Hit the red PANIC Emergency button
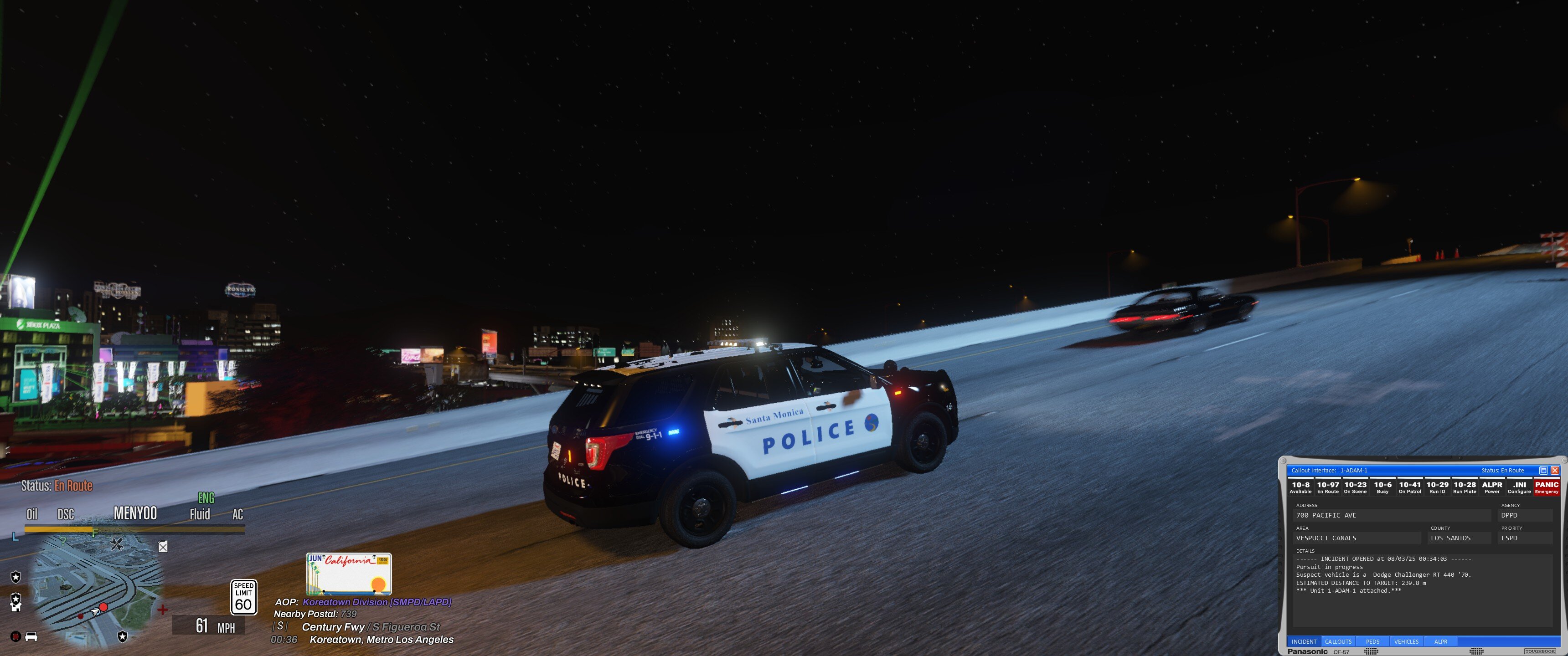Viewport: 1568px width, 656px height. point(1547,487)
